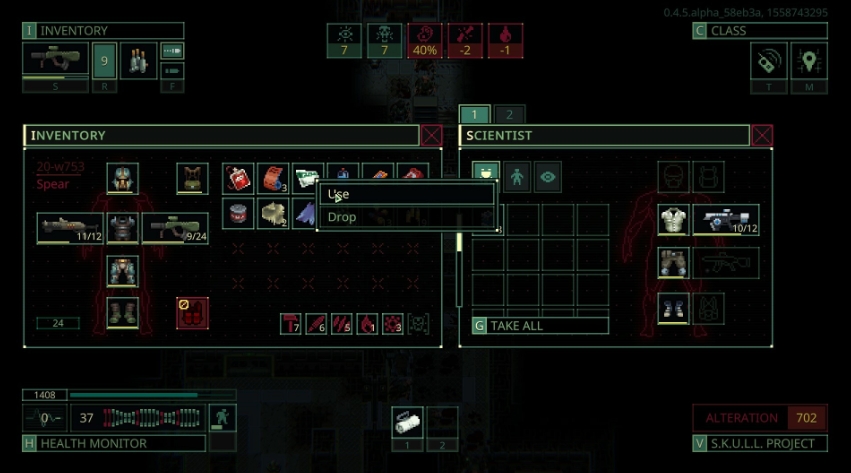This screenshot has width=851, height=473.
Task: Select the equipped weapon with 11/12 ammo
Action: tap(70, 228)
